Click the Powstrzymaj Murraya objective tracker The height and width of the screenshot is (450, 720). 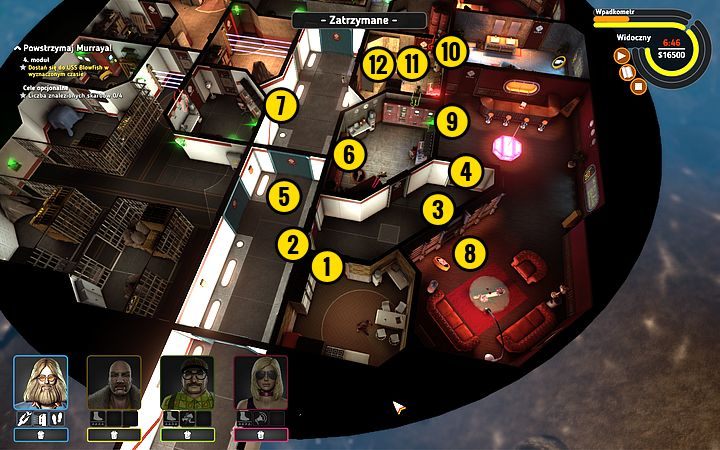[60, 48]
